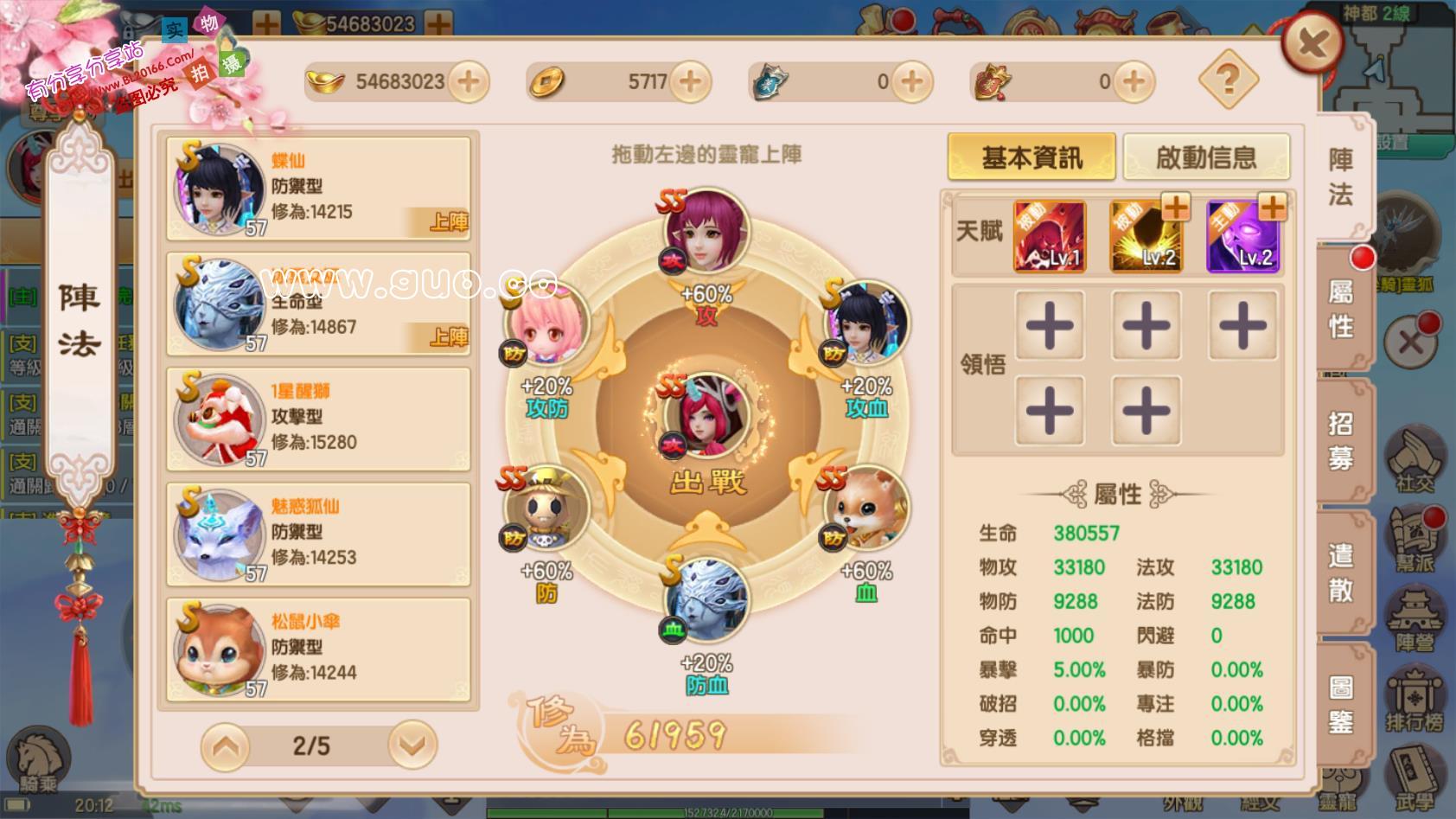1456x819 pixels.
Task: Go to the previous pet list page
Action: [x=226, y=745]
